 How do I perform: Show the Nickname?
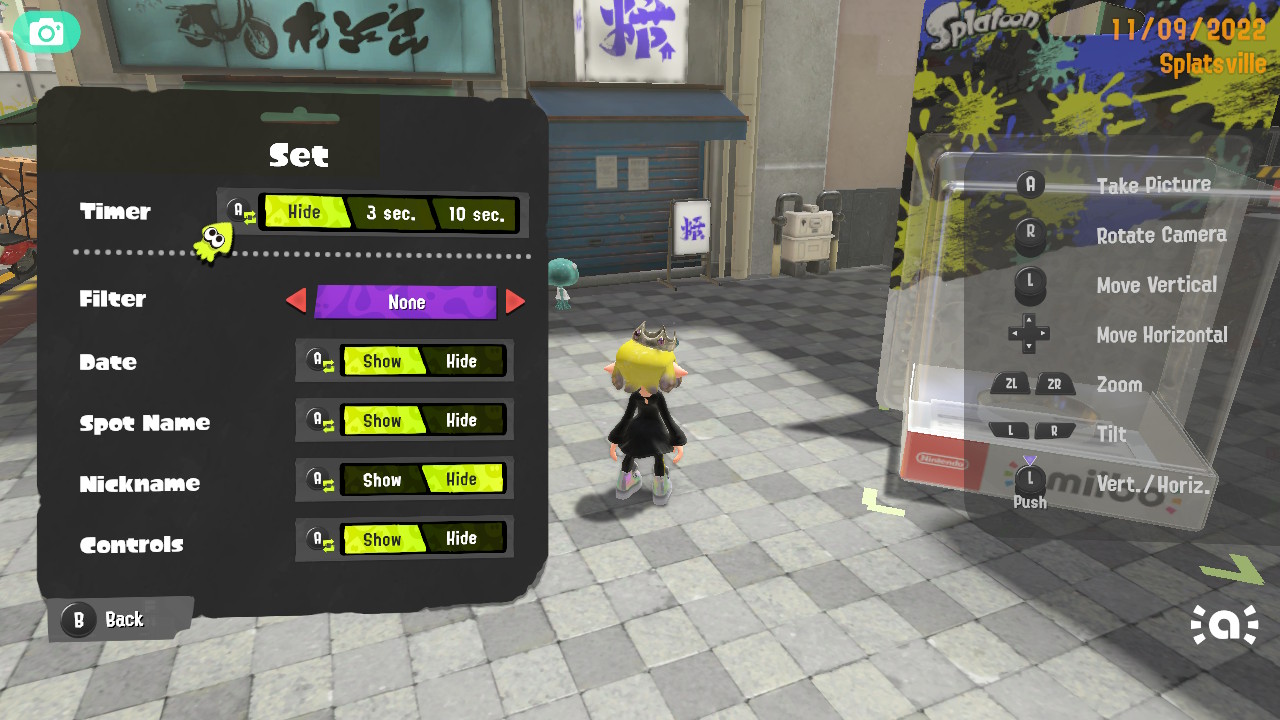pos(383,480)
